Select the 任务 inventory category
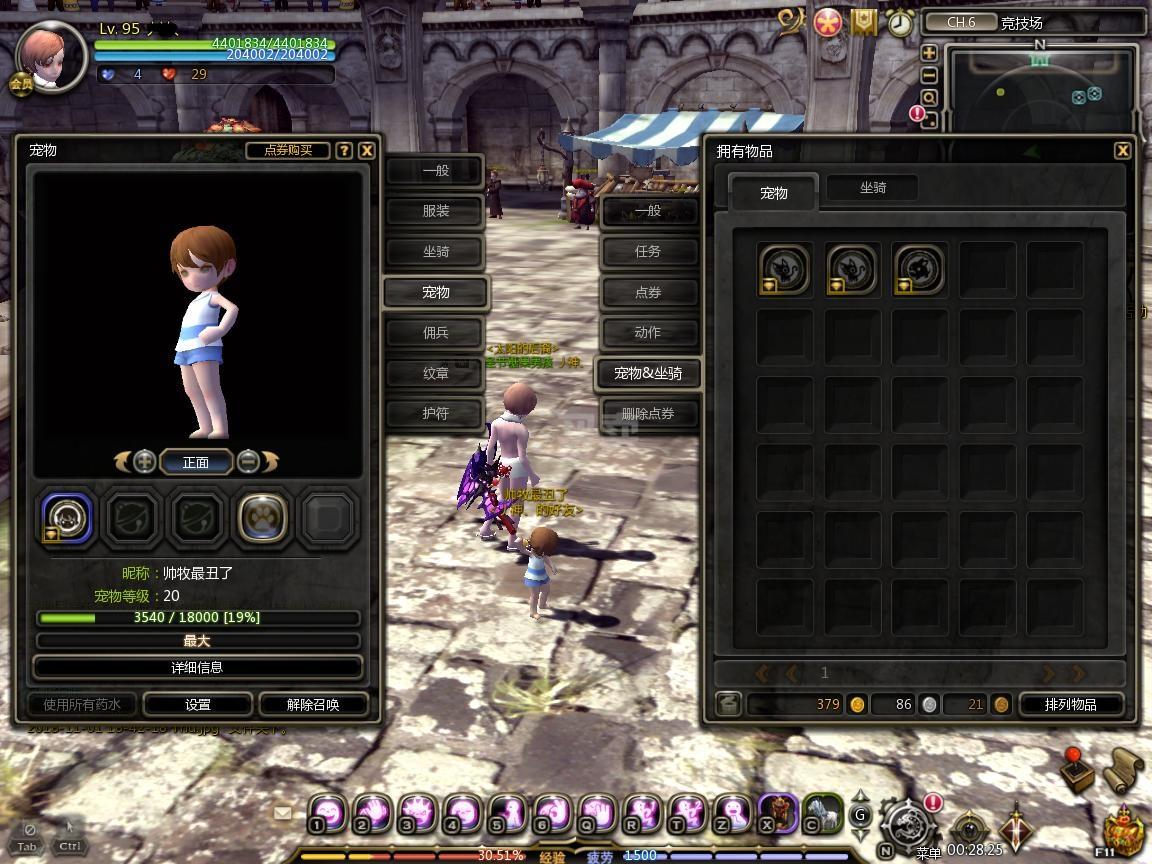 648,252
